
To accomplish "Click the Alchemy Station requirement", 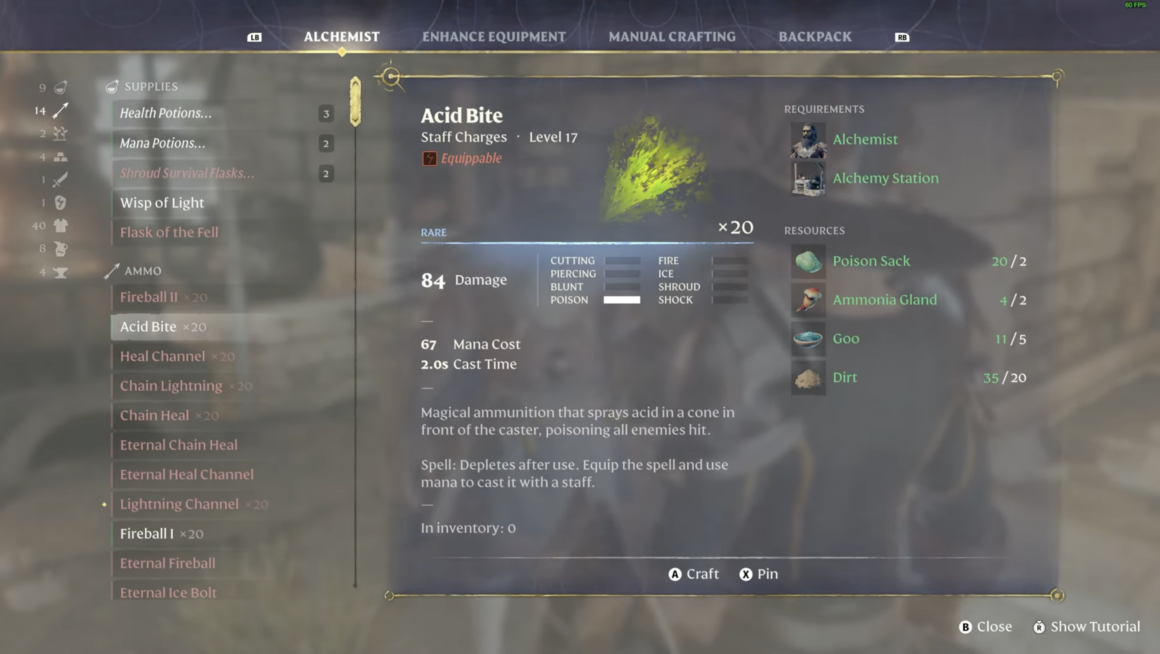I will (x=885, y=178).
